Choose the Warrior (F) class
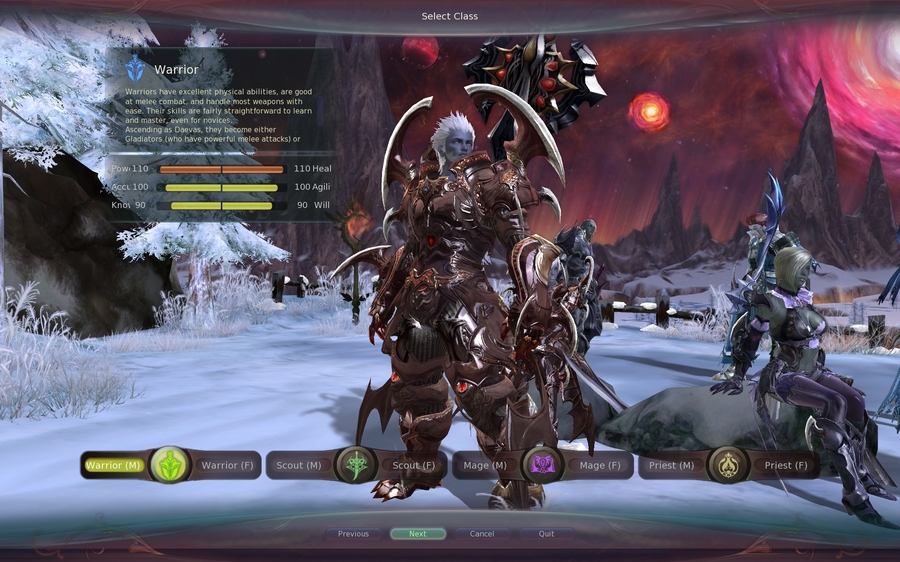 pyautogui.click(x=226, y=465)
